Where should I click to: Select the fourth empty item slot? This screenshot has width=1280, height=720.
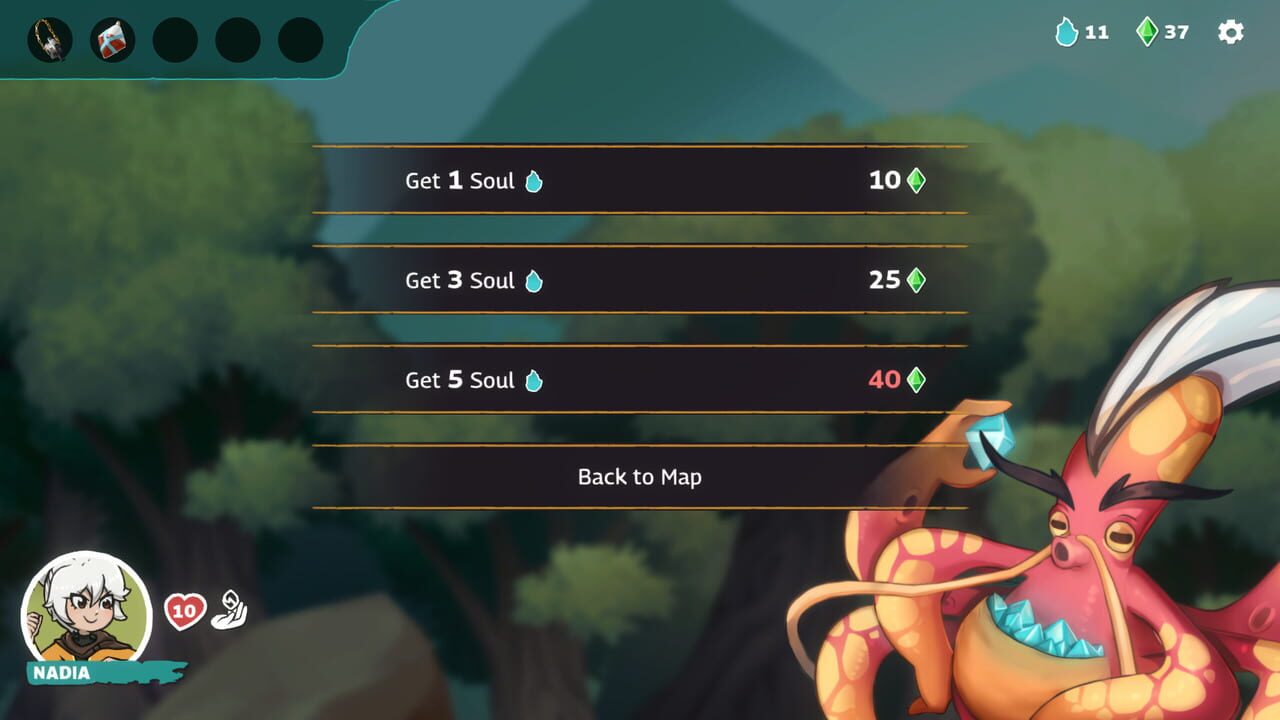tap(237, 40)
